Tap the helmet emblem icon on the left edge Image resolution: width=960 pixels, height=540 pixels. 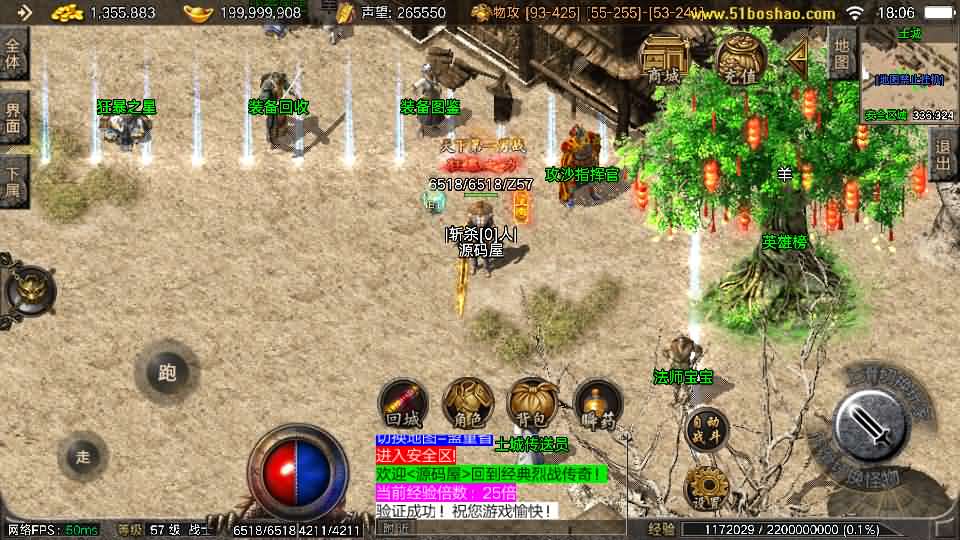[27, 290]
